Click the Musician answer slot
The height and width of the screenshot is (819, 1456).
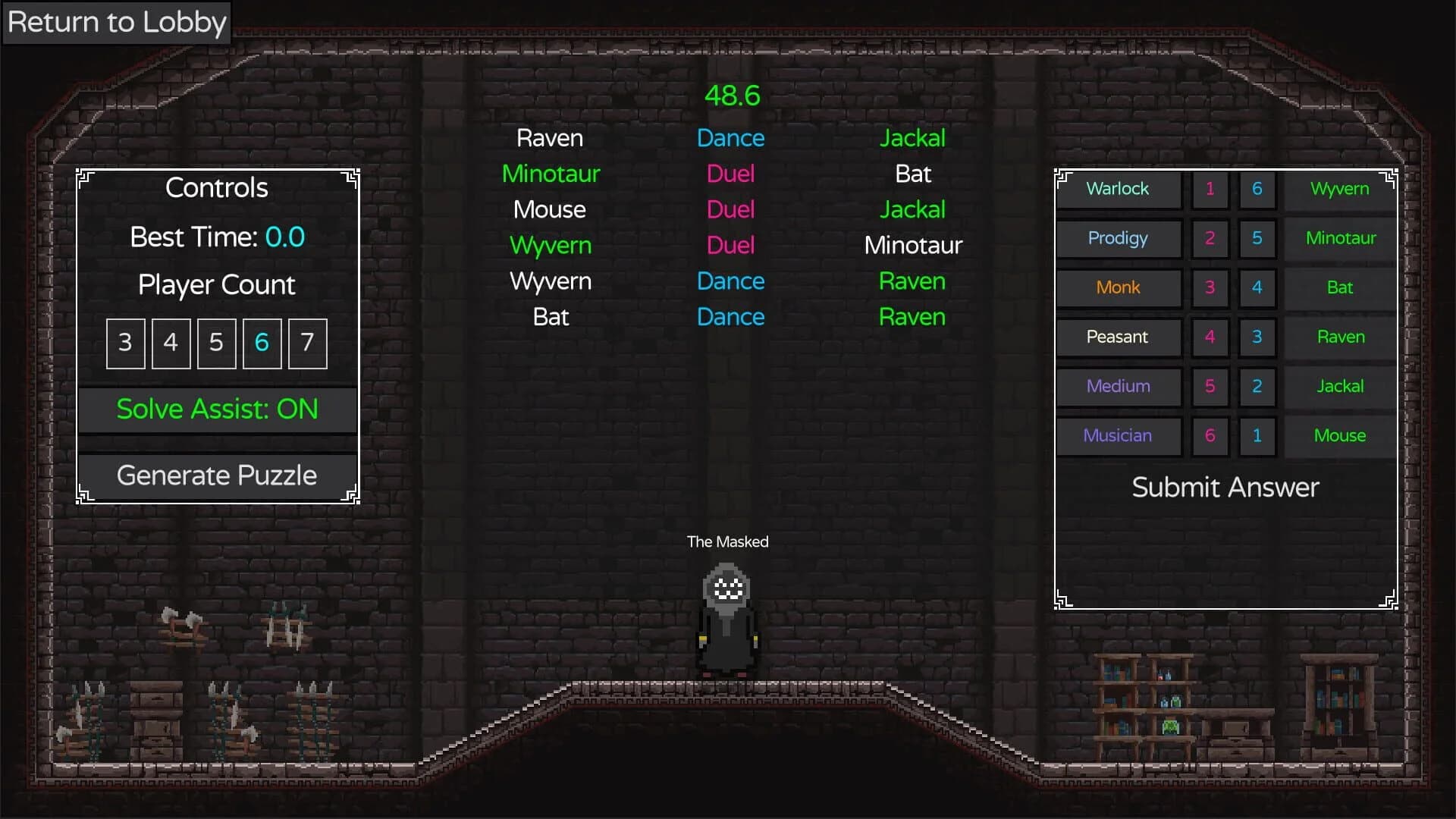point(1118,435)
